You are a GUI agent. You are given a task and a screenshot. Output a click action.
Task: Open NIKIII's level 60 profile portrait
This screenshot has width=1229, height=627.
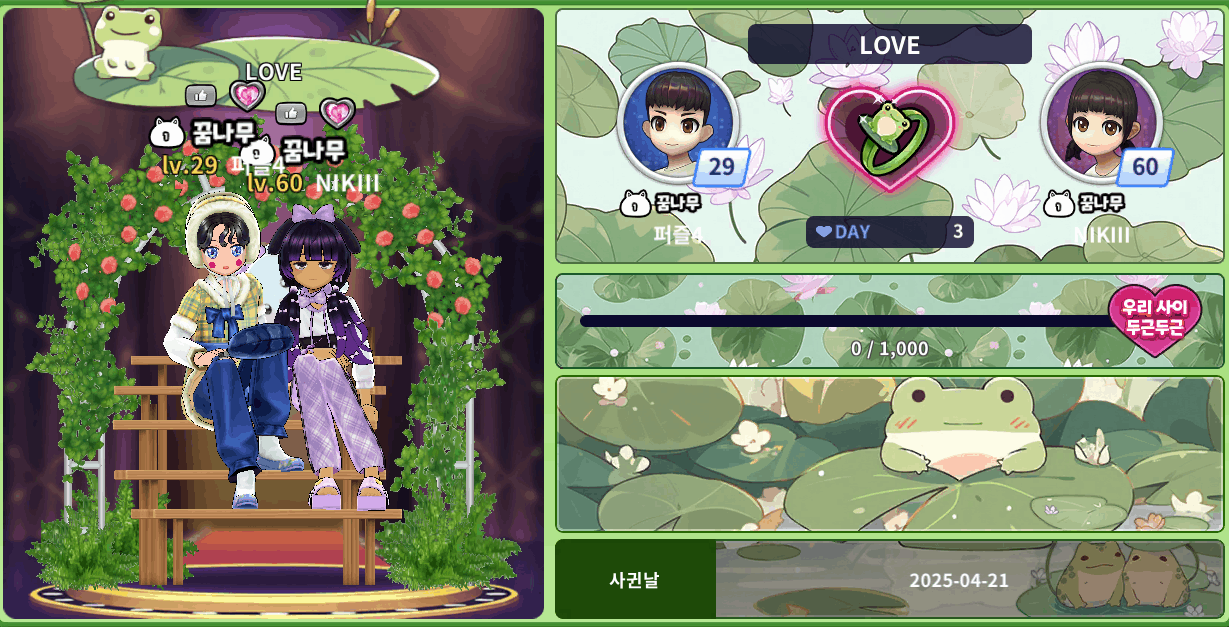(1100, 123)
